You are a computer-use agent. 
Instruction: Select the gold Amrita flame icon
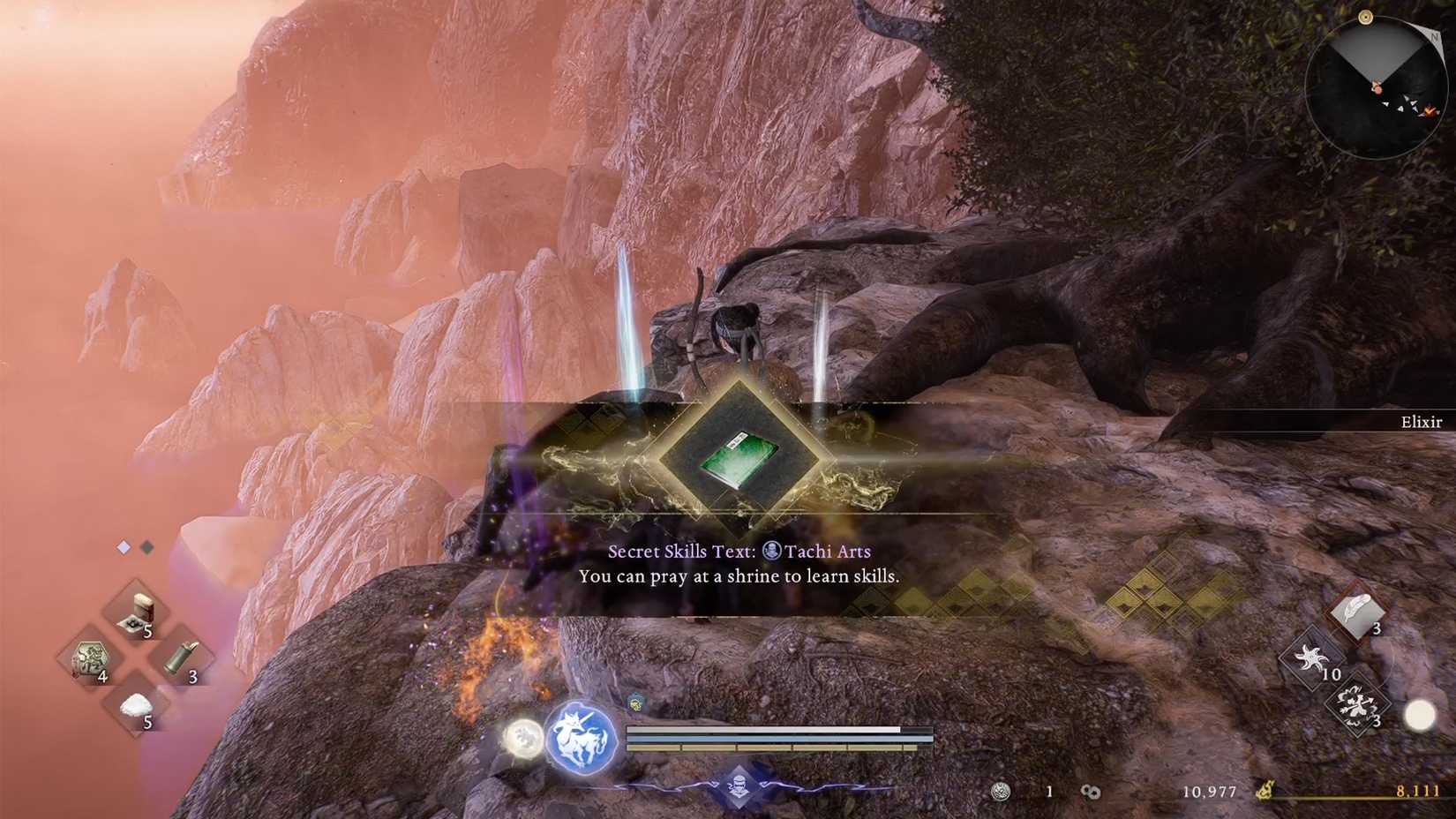[x=1266, y=790]
